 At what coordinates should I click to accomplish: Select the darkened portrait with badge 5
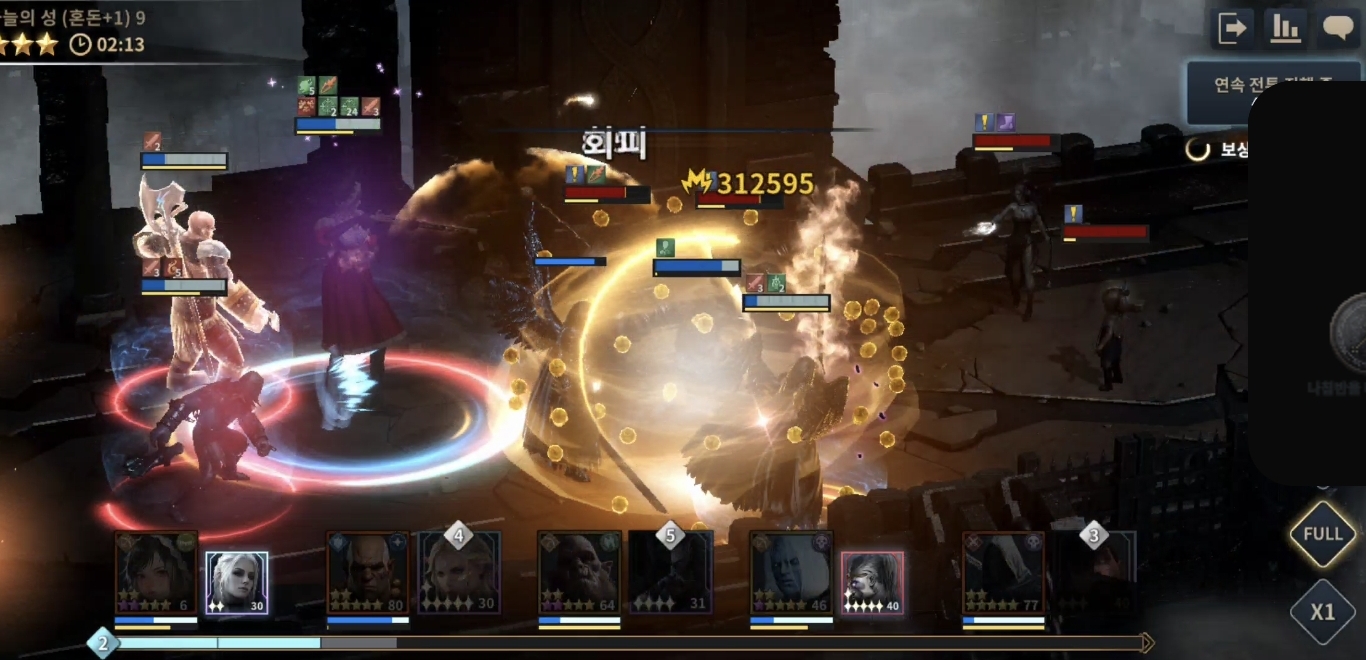click(671, 574)
